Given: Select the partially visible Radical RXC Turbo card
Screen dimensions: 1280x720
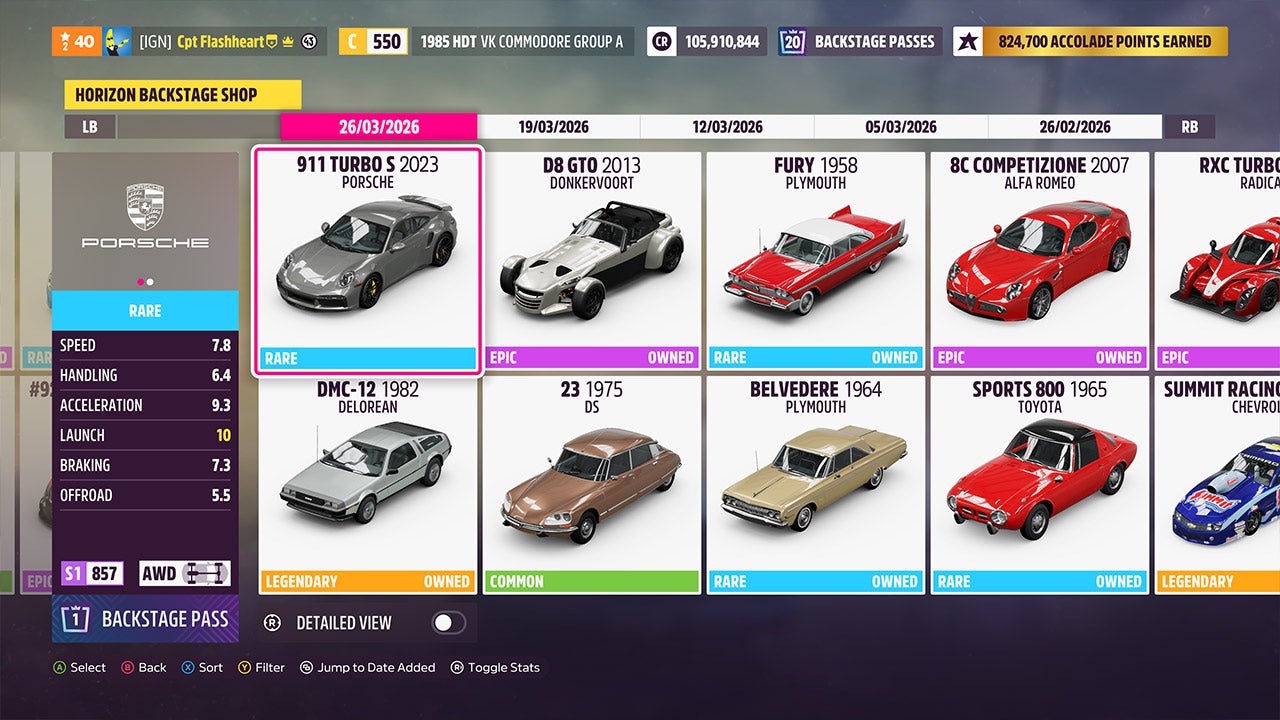Looking at the screenshot, I should tap(1218, 260).
